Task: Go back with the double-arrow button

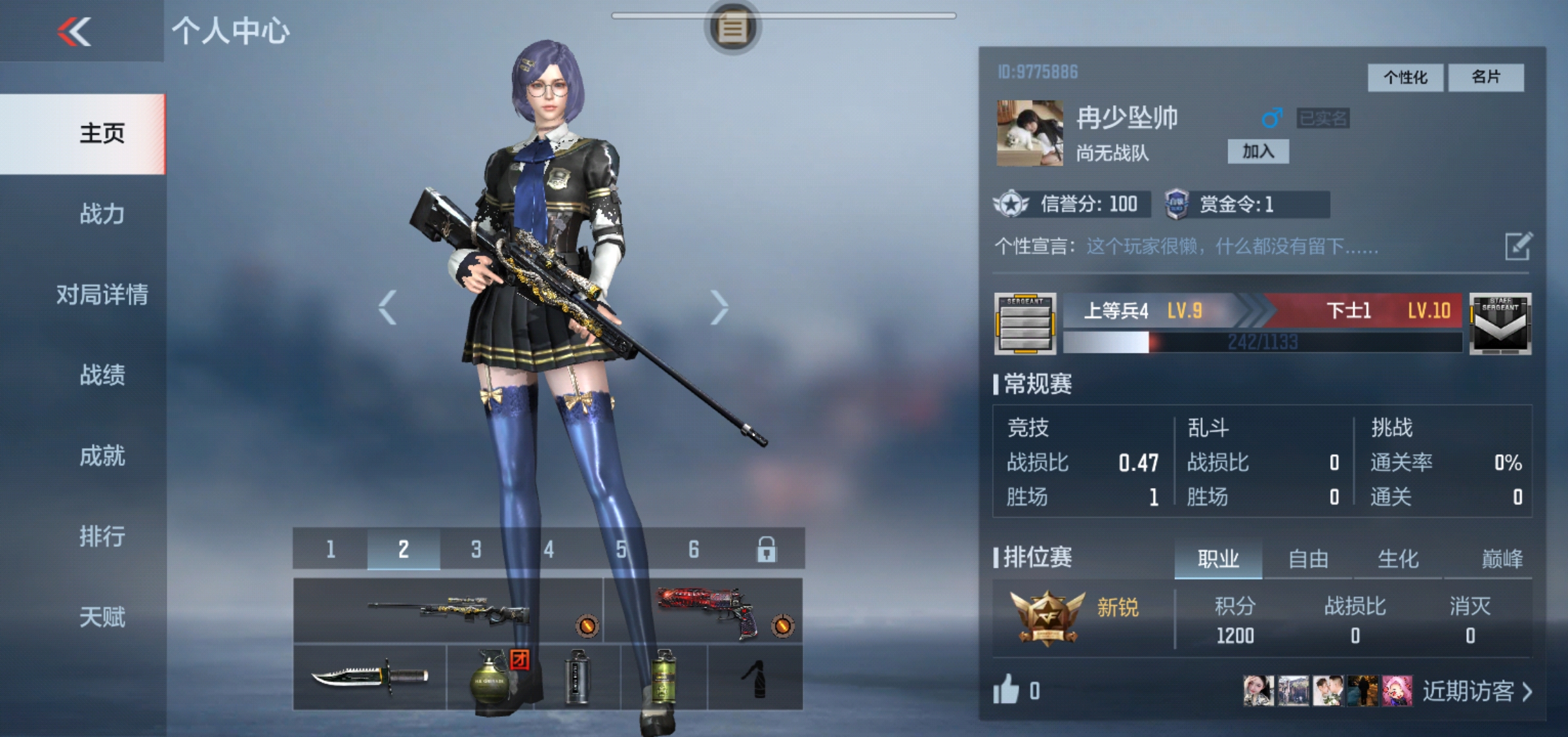Action: (x=74, y=31)
